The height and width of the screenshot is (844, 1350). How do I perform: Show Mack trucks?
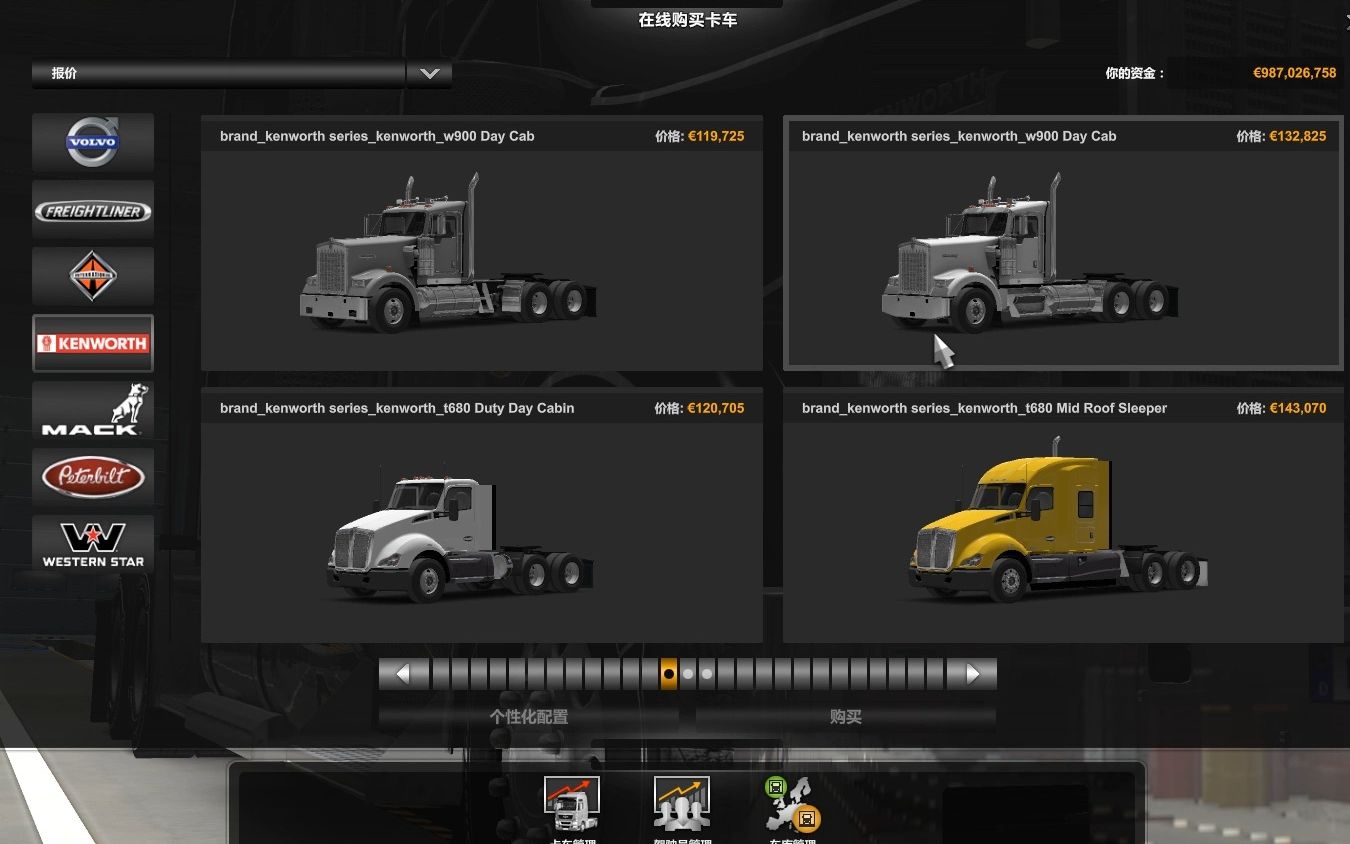click(x=93, y=410)
